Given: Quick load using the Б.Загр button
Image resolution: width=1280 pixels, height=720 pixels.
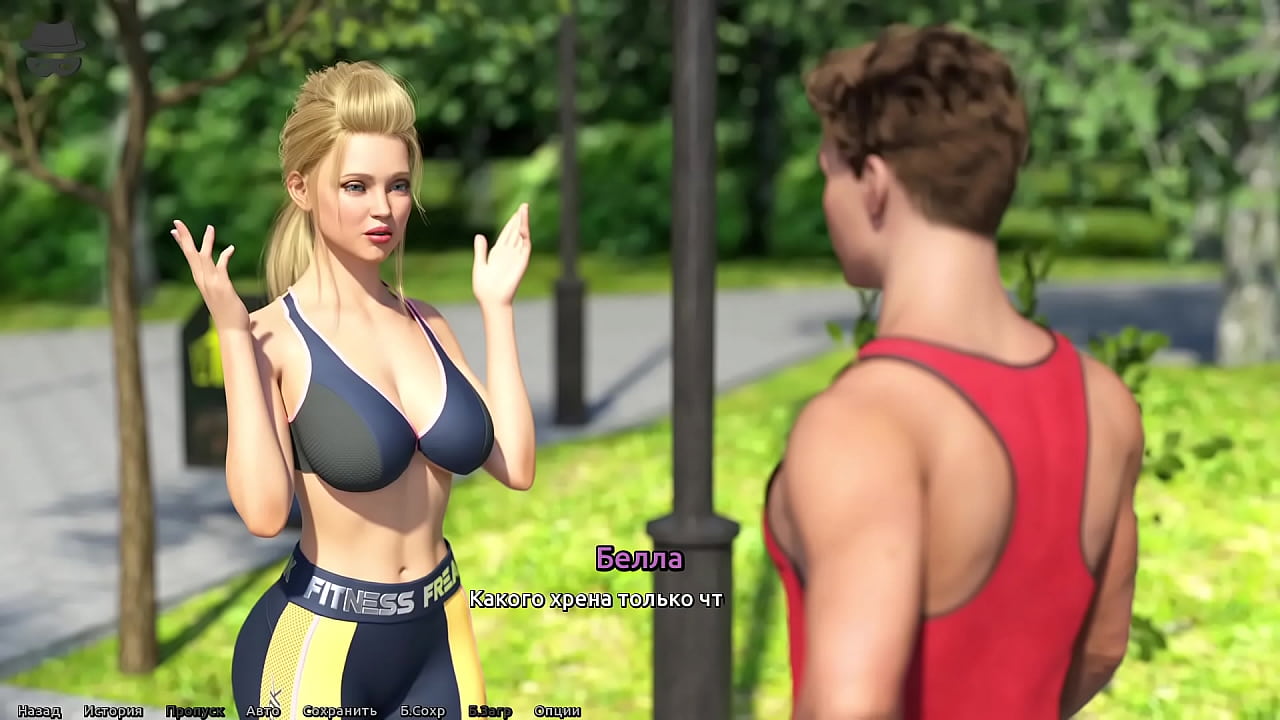Looking at the screenshot, I should pyautogui.click(x=490, y=711).
